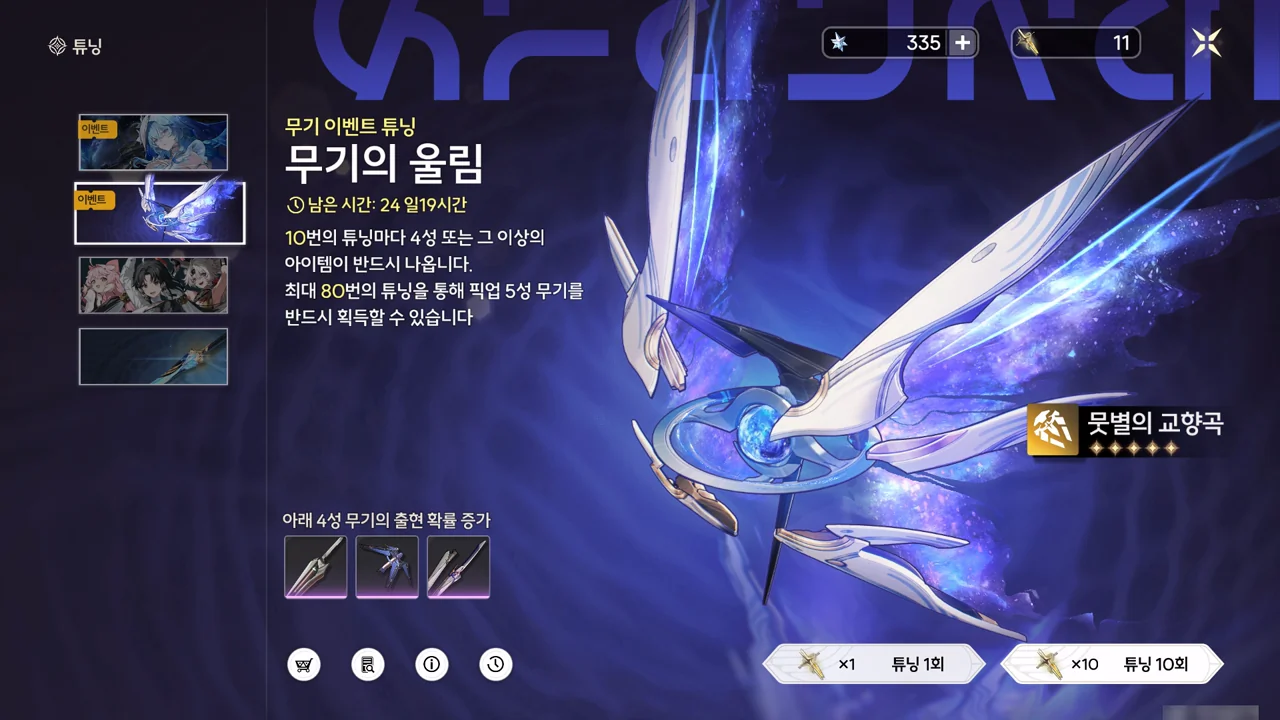Tune once with the 튜닝 1회 button
The height and width of the screenshot is (720, 1280).
point(873,664)
